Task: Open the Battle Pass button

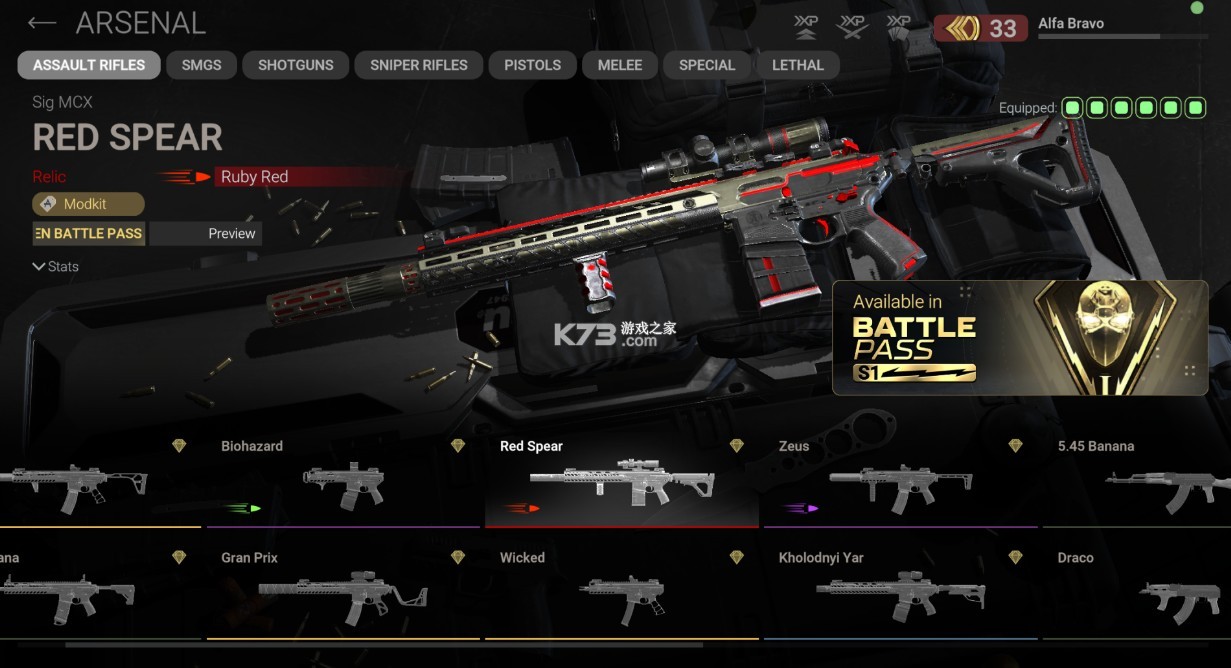Action: tap(88, 234)
